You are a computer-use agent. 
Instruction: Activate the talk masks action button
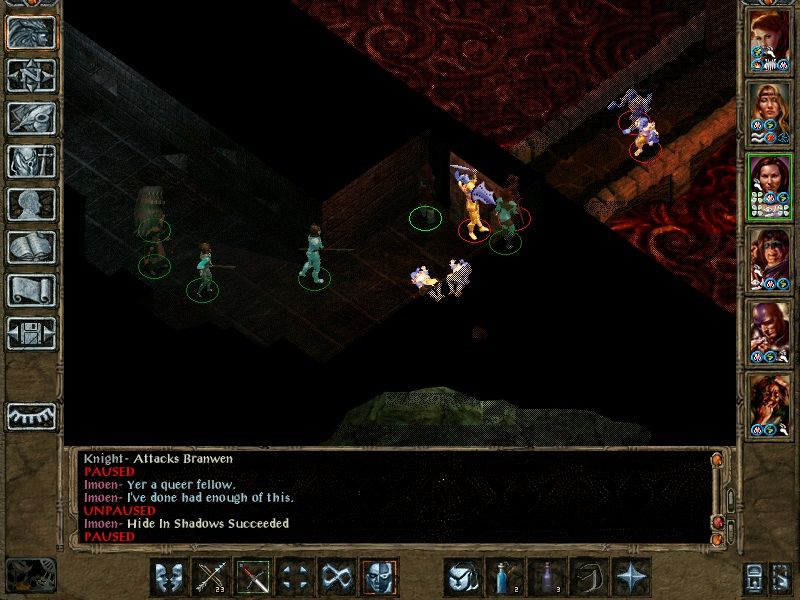tap(169, 577)
